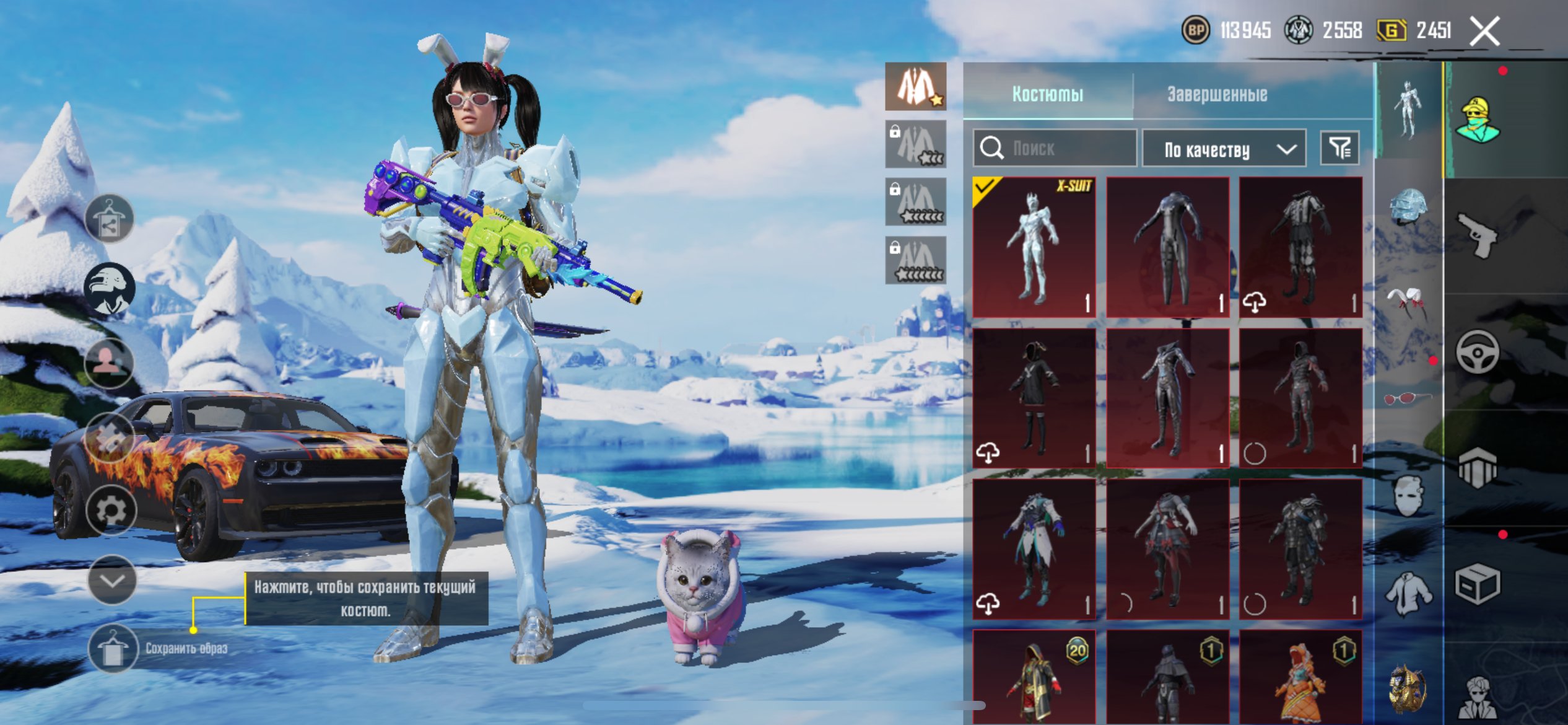
Task: Open the box crate category
Action: (1478, 584)
